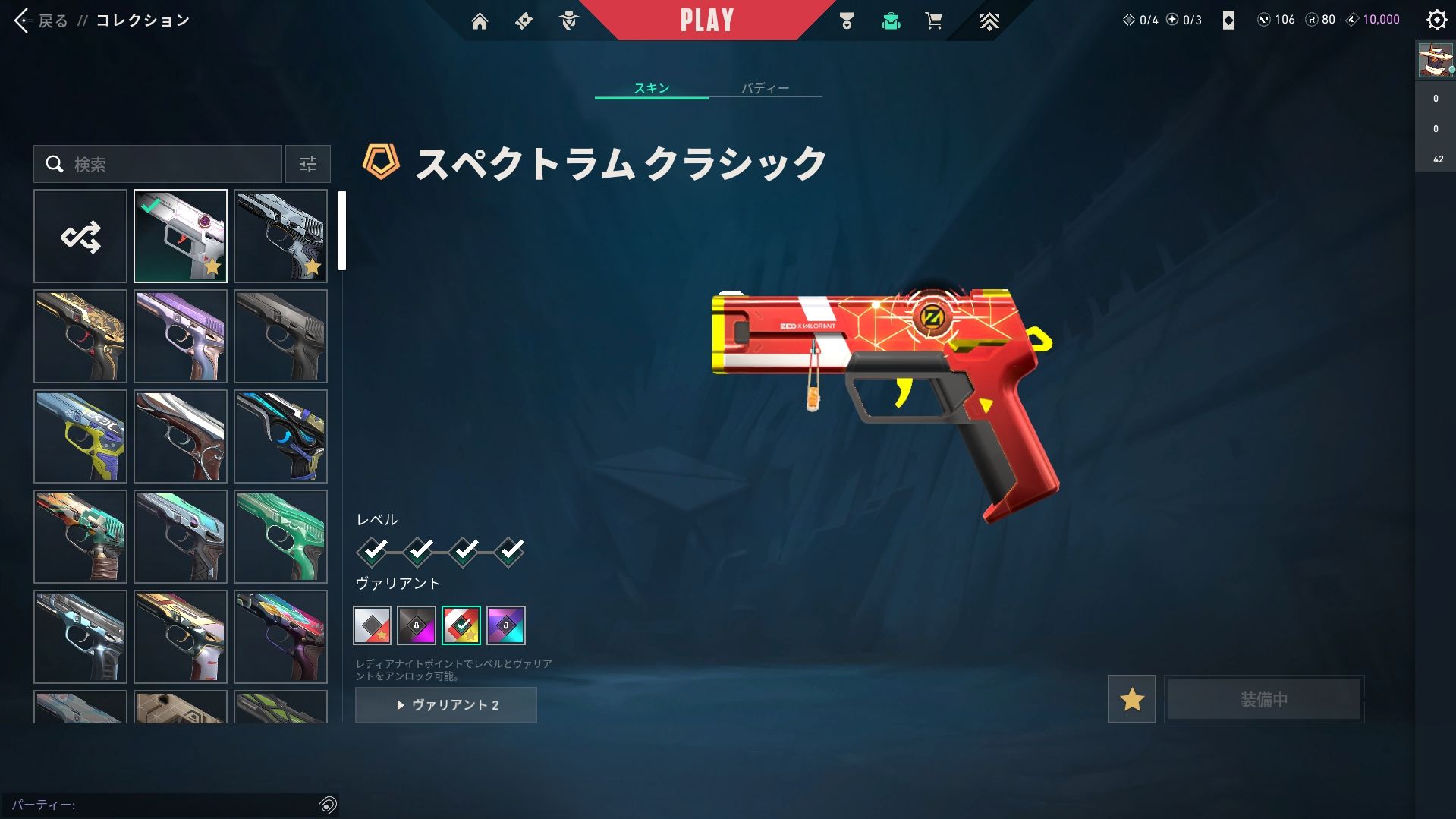Screen dimensions: 1456x819
Task: Open settings with the gear icon
Action: 1436,20
